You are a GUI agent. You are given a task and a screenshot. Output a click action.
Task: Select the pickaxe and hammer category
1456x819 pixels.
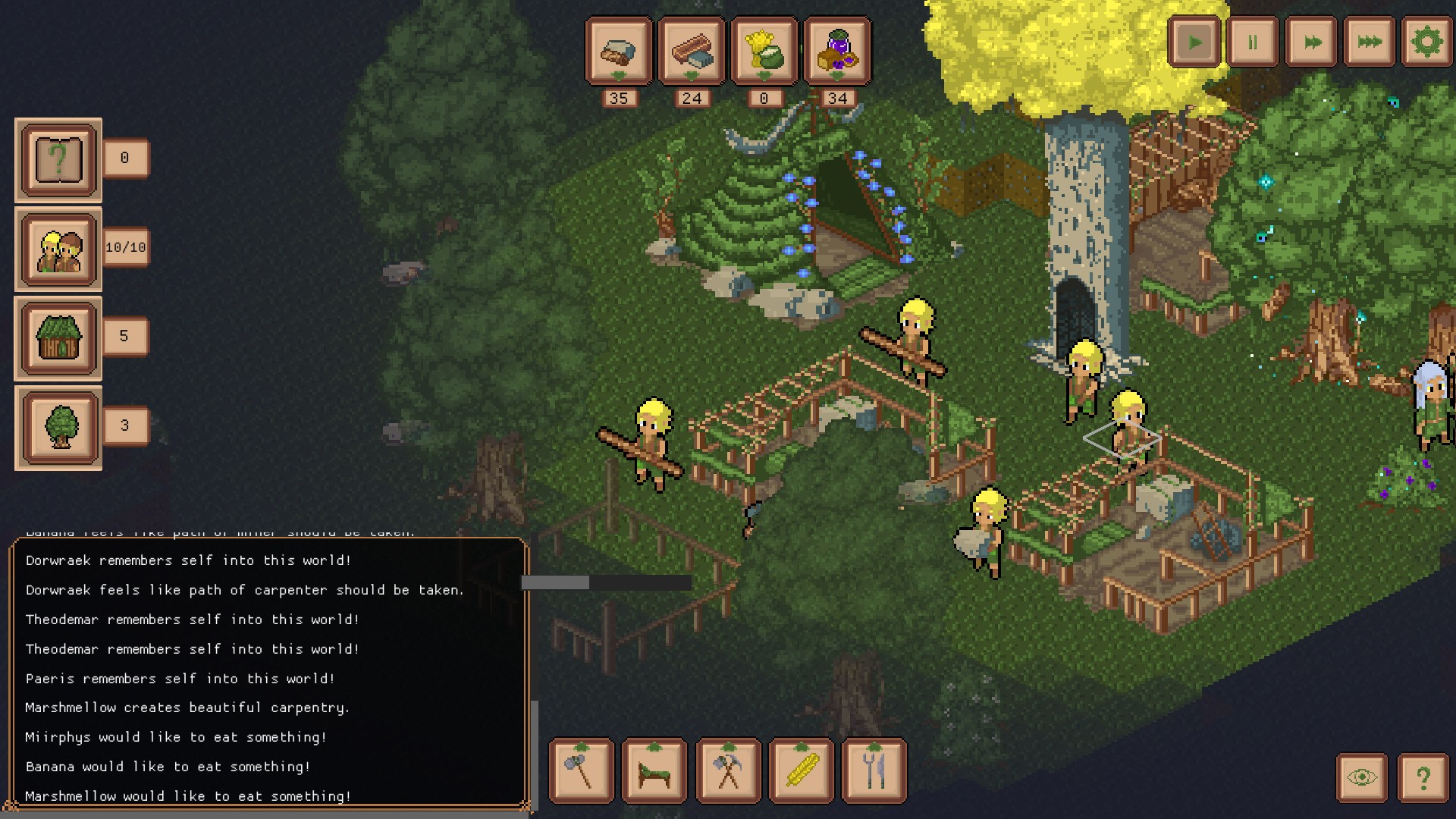(x=728, y=770)
